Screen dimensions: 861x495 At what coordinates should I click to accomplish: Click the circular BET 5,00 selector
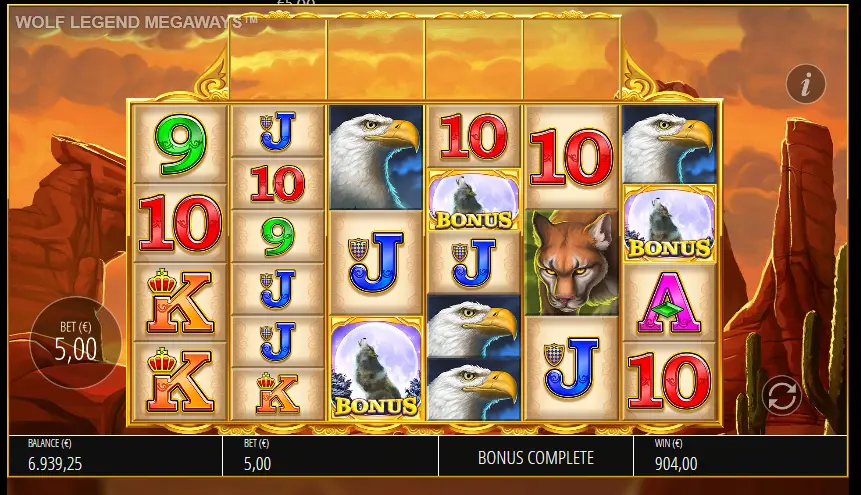click(x=75, y=342)
